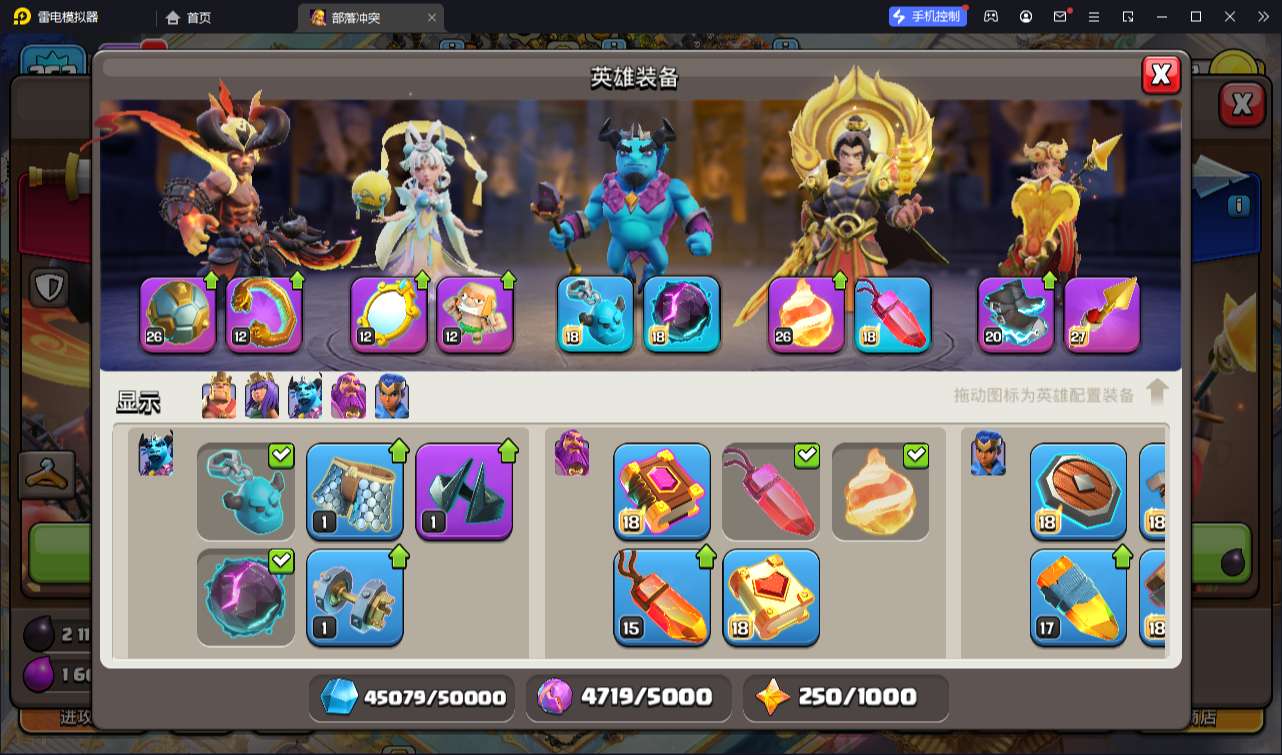Filter by Royal Champion hero icon
1282x755 pixels.
pos(392,396)
